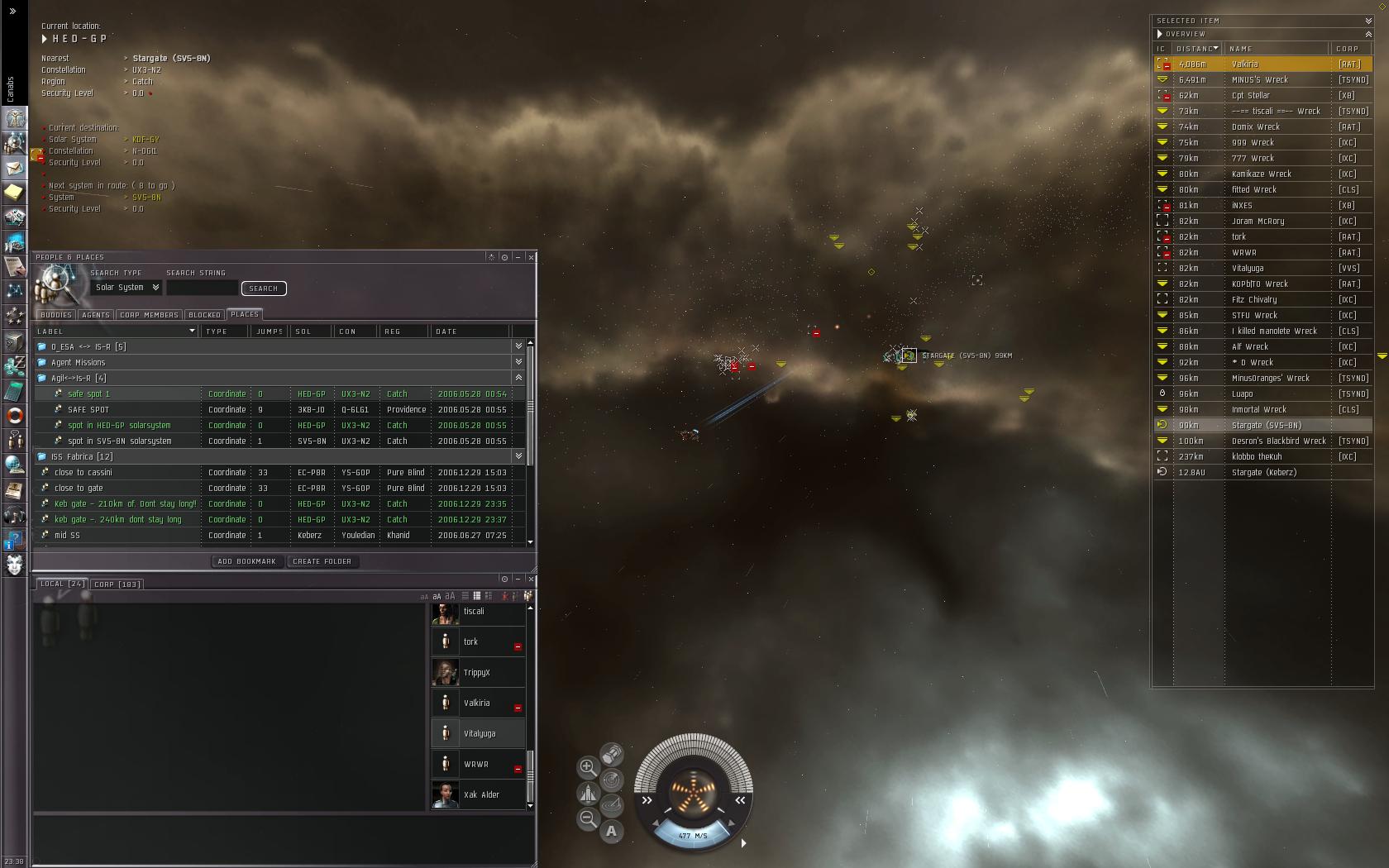Switch to the Buddies tab
Viewport: 1389px width, 868px height.
(x=56, y=315)
